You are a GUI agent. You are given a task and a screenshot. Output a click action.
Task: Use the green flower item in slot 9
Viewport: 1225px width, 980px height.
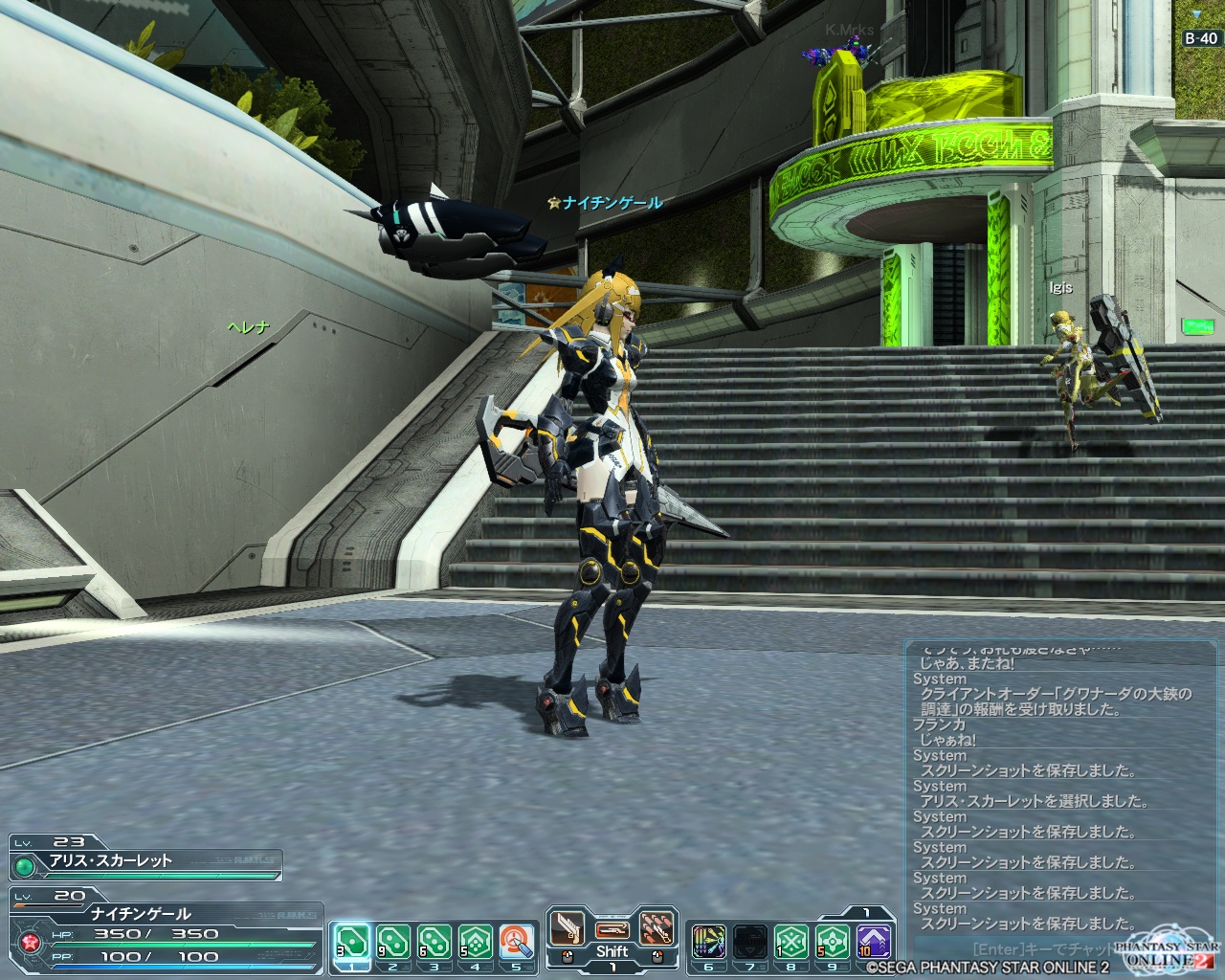tap(833, 942)
